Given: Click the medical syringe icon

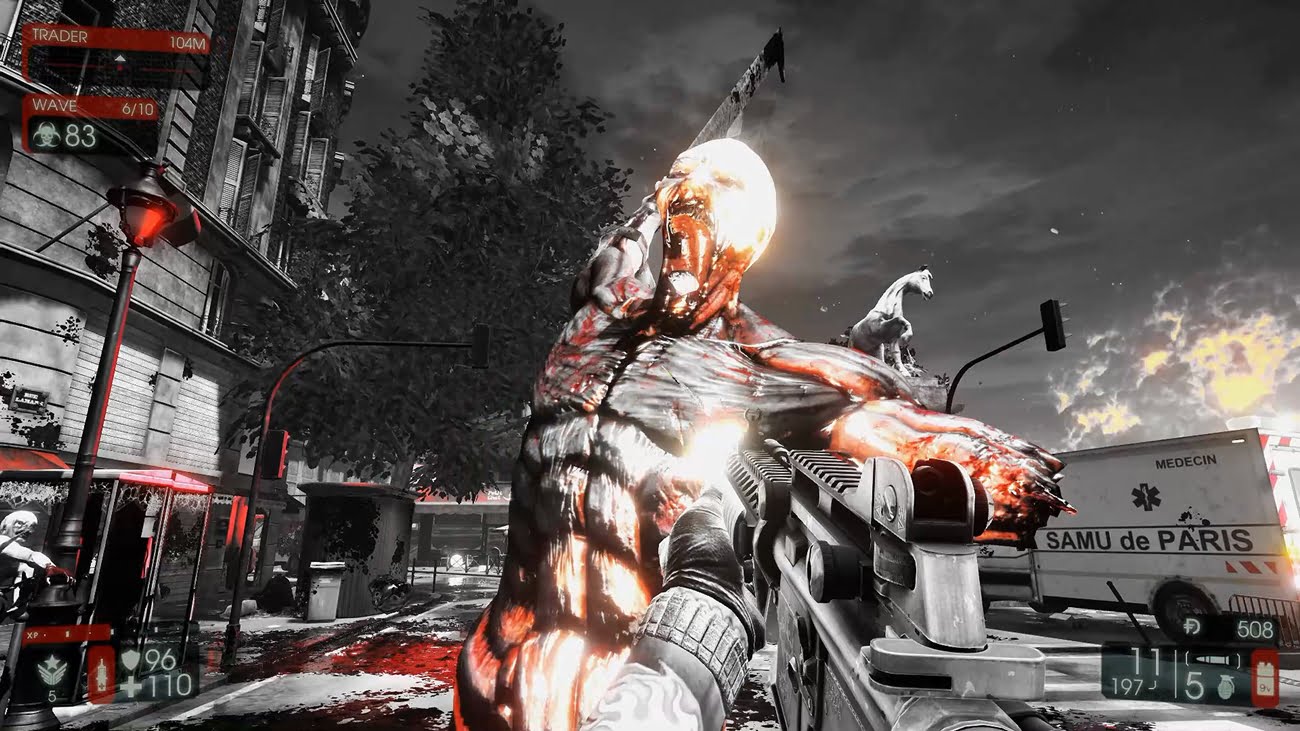Looking at the screenshot, I should [x=102, y=675].
